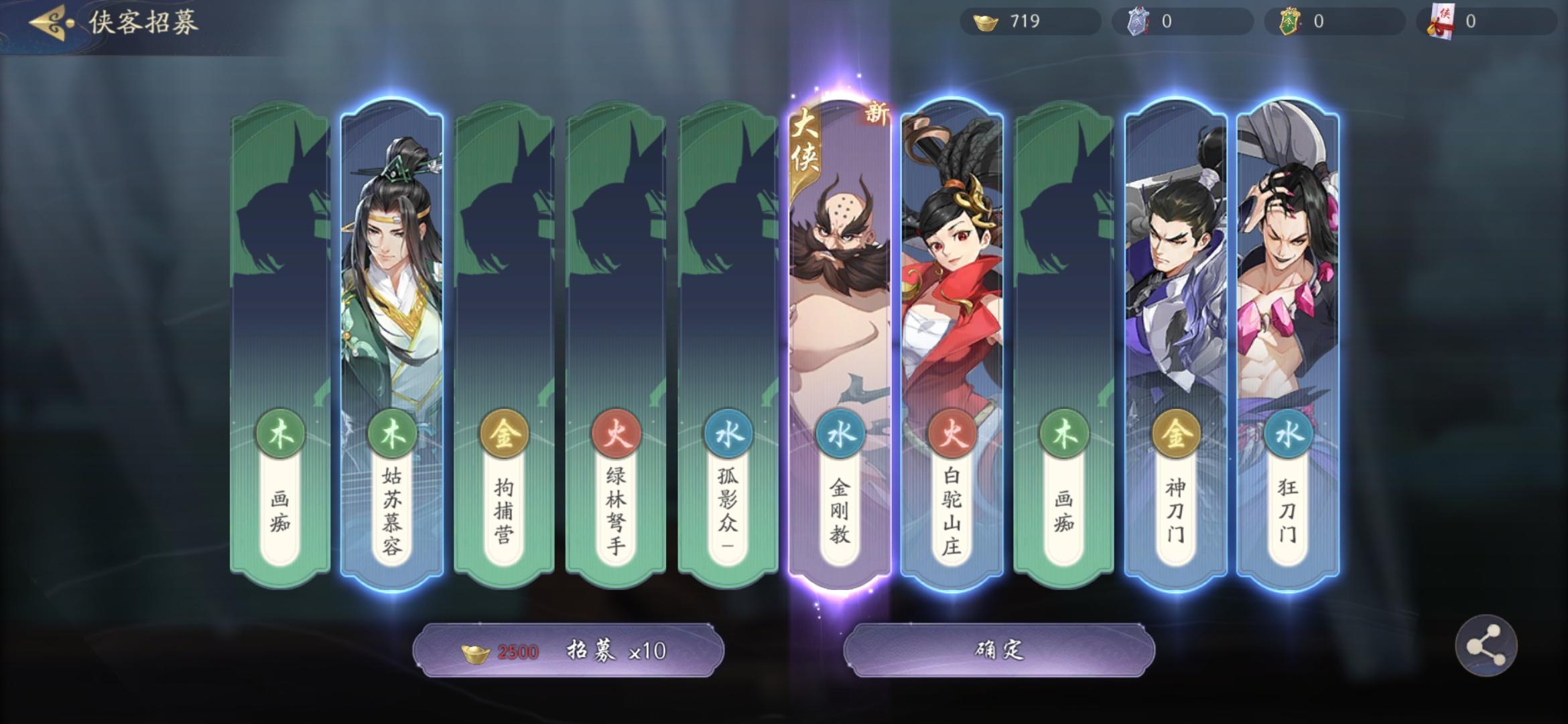This screenshot has width=1568, height=724.
Task: Click the 侠 recruitment ticket icon
Action: tap(1443, 21)
